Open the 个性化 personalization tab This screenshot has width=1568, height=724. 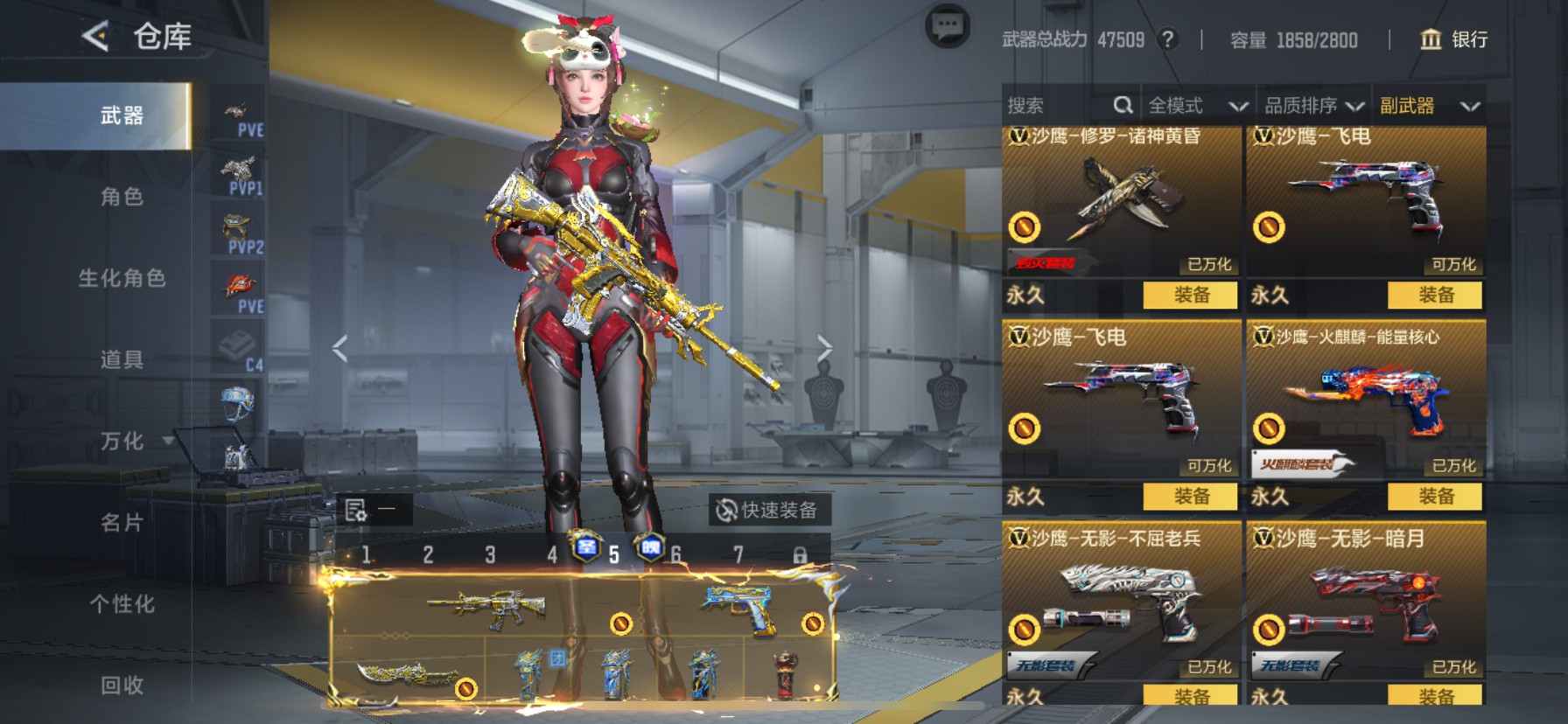pos(121,603)
